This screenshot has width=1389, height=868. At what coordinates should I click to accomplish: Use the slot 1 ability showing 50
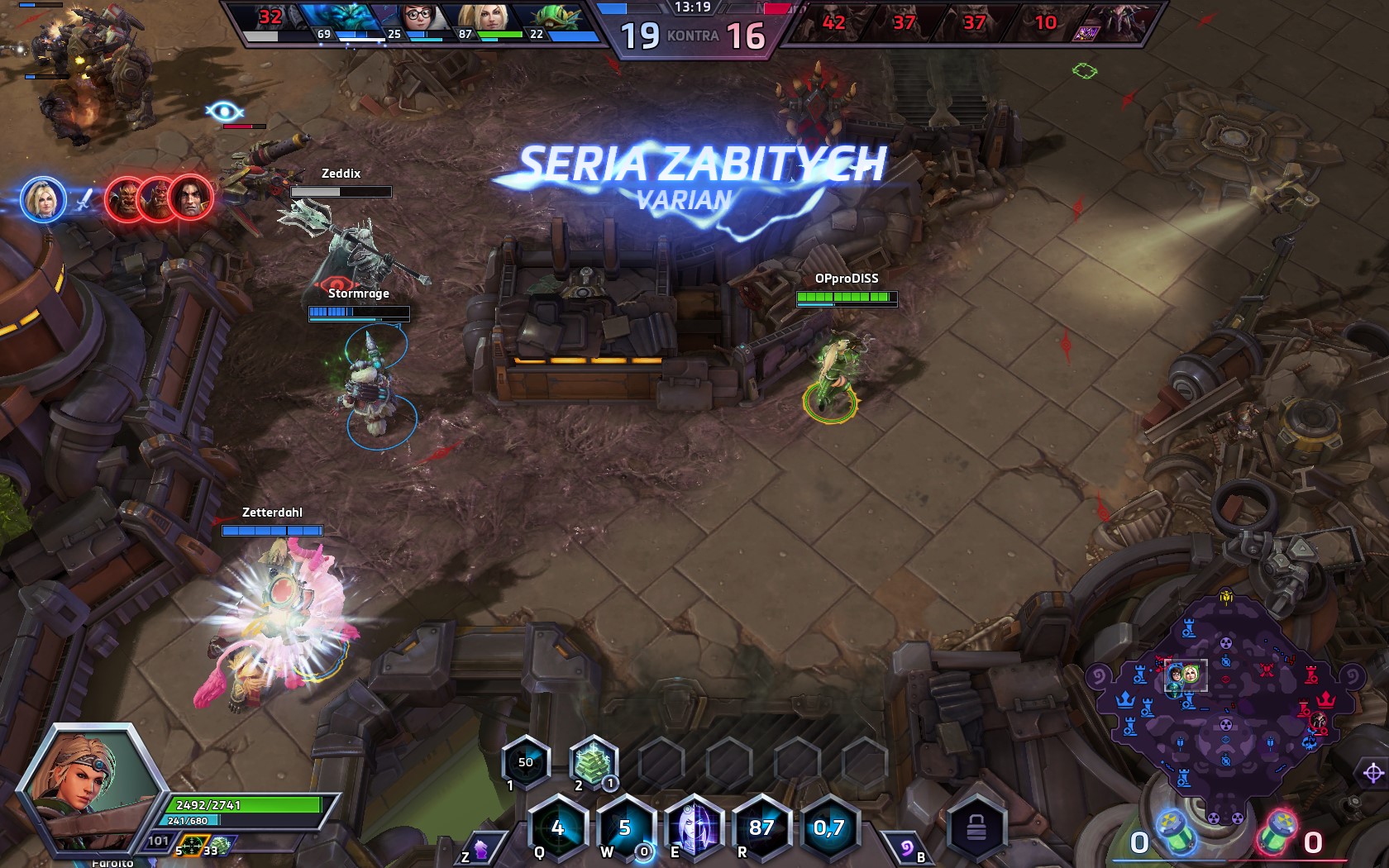click(526, 762)
